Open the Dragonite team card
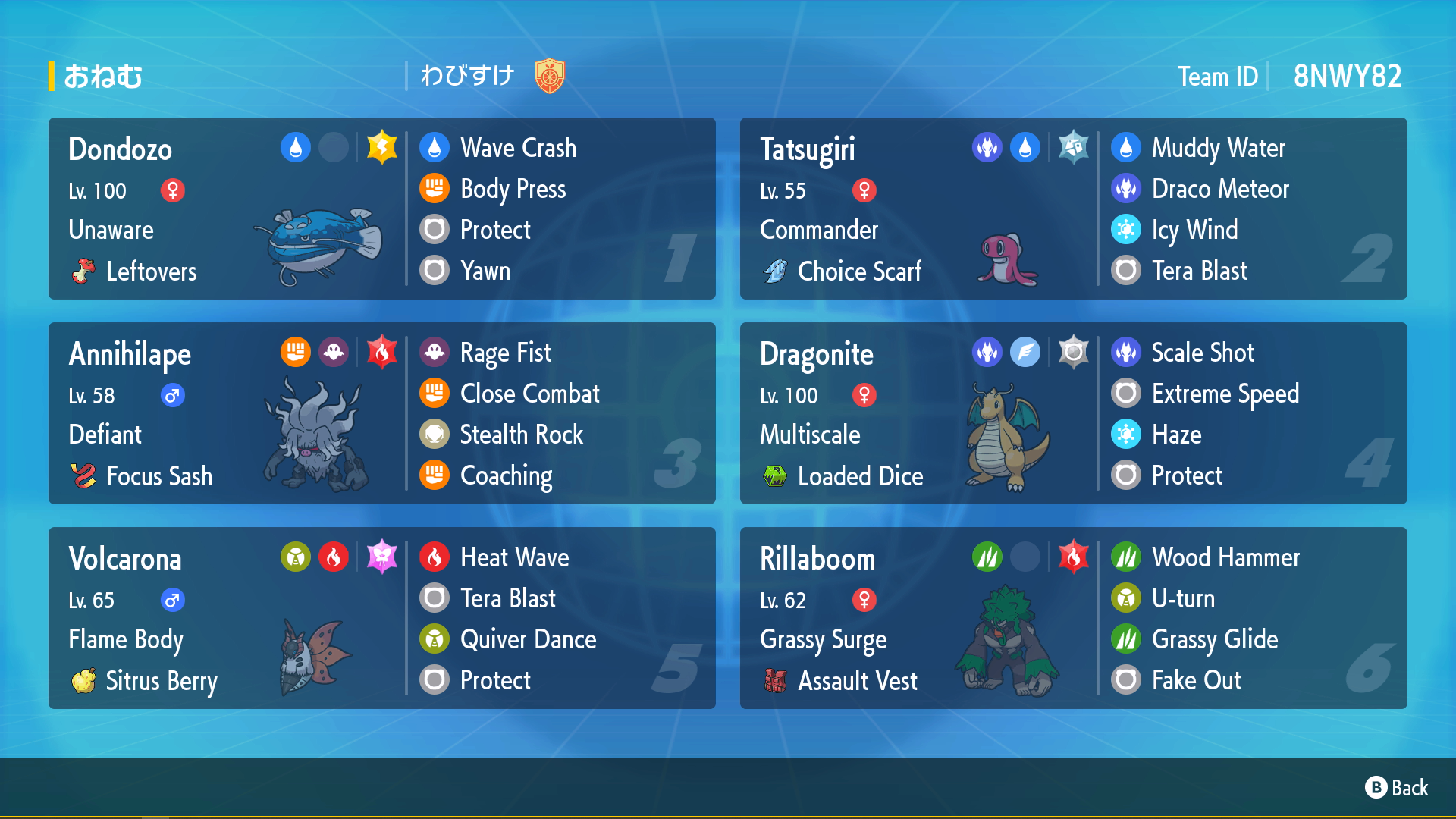Screen dimensions: 1456x819 click(x=1073, y=413)
